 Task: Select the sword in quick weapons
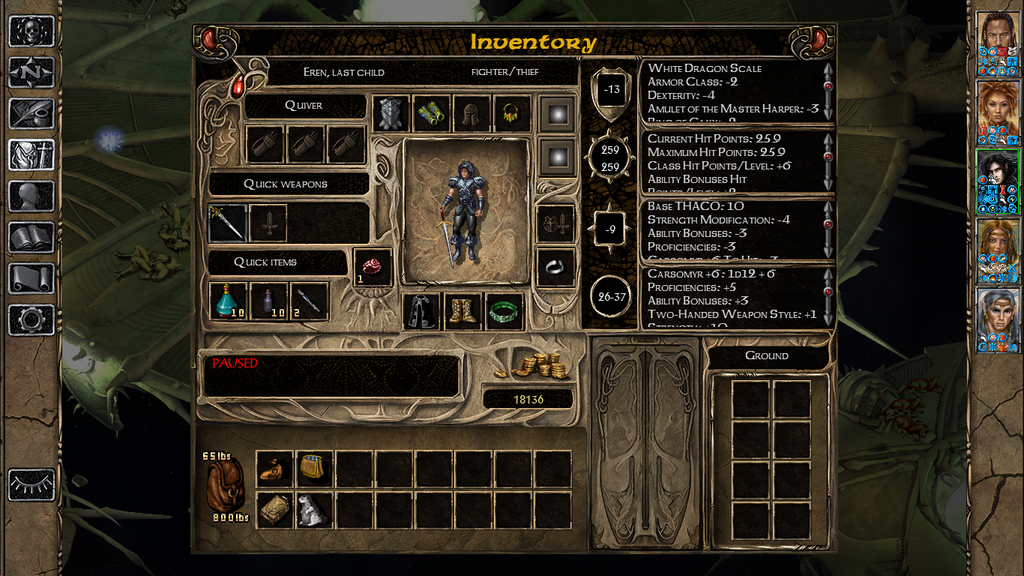[x=228, y=222]
